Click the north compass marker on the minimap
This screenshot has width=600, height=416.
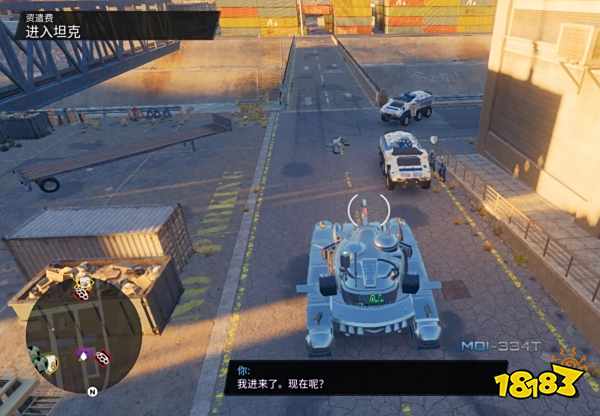click(x=92, y=391)
